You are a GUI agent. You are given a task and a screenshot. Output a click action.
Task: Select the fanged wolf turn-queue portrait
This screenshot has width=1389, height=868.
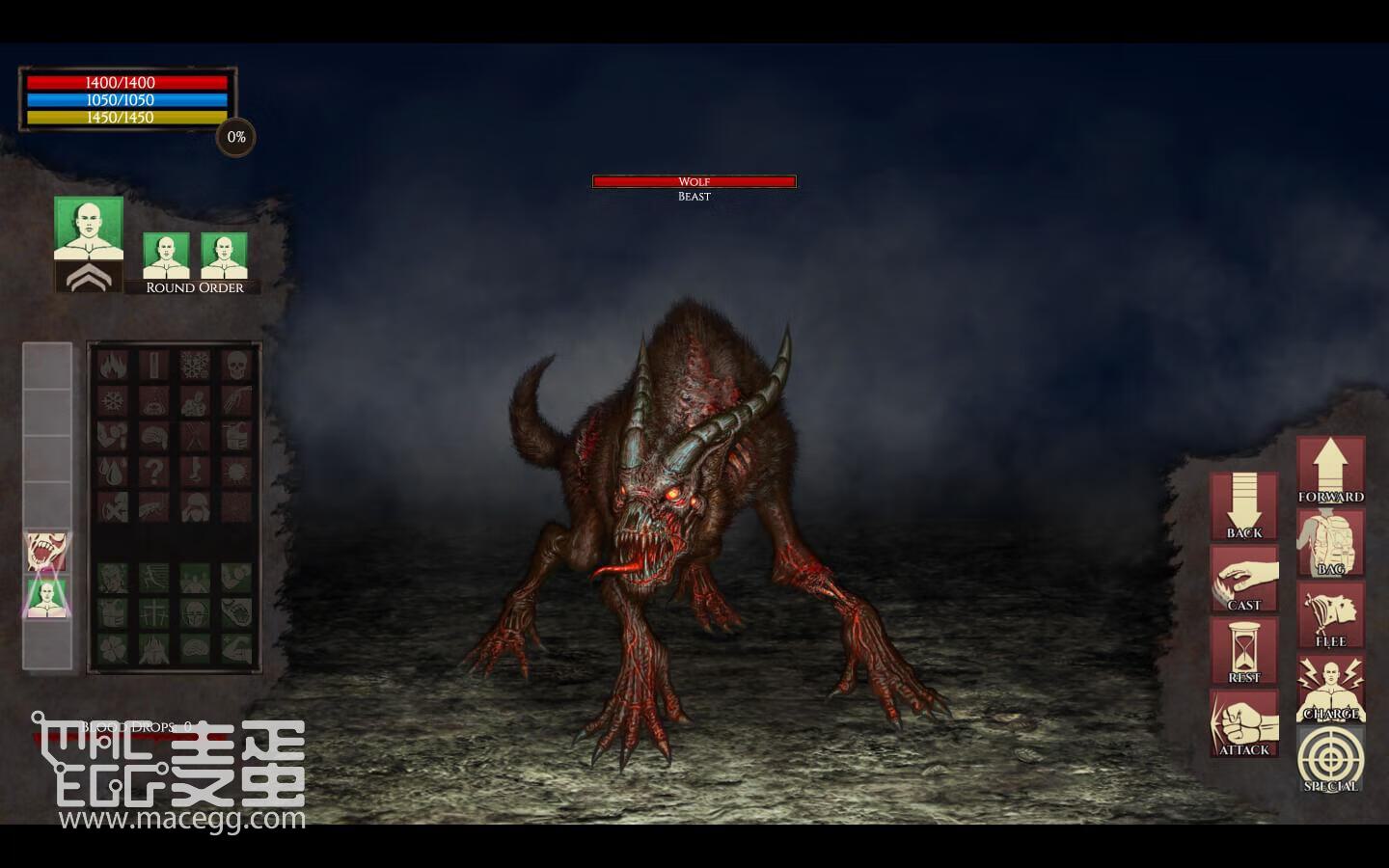pyautogui.click(x=47, y=553)
